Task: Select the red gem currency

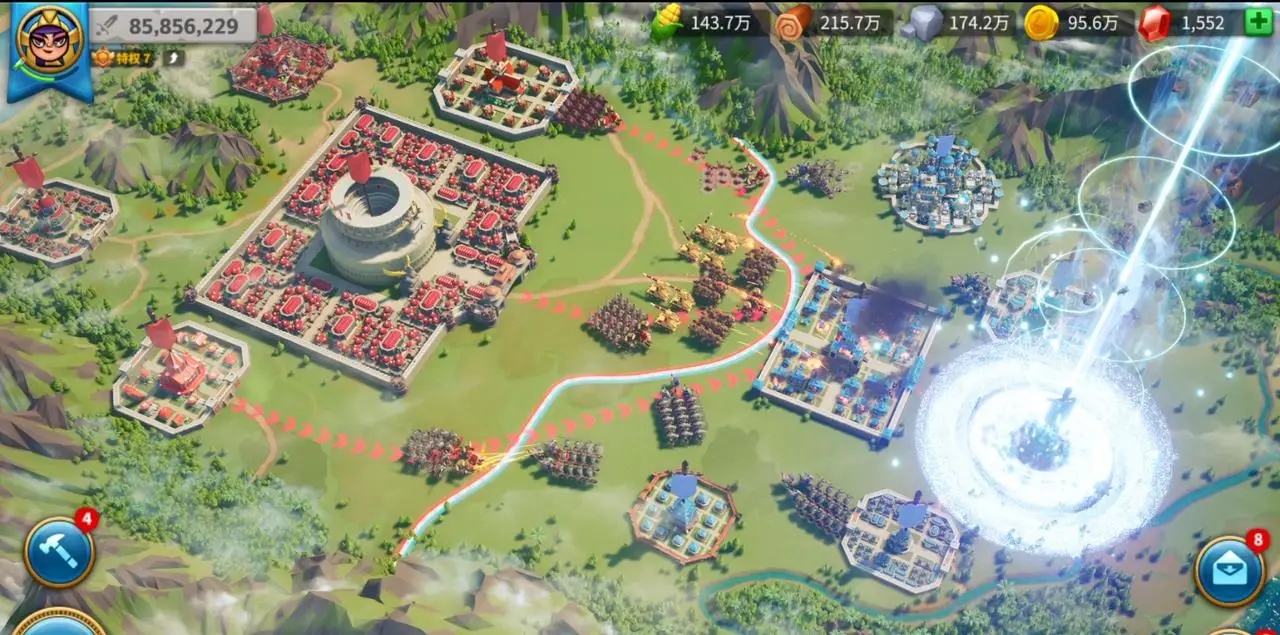Action: click(x=1155, y=23)
